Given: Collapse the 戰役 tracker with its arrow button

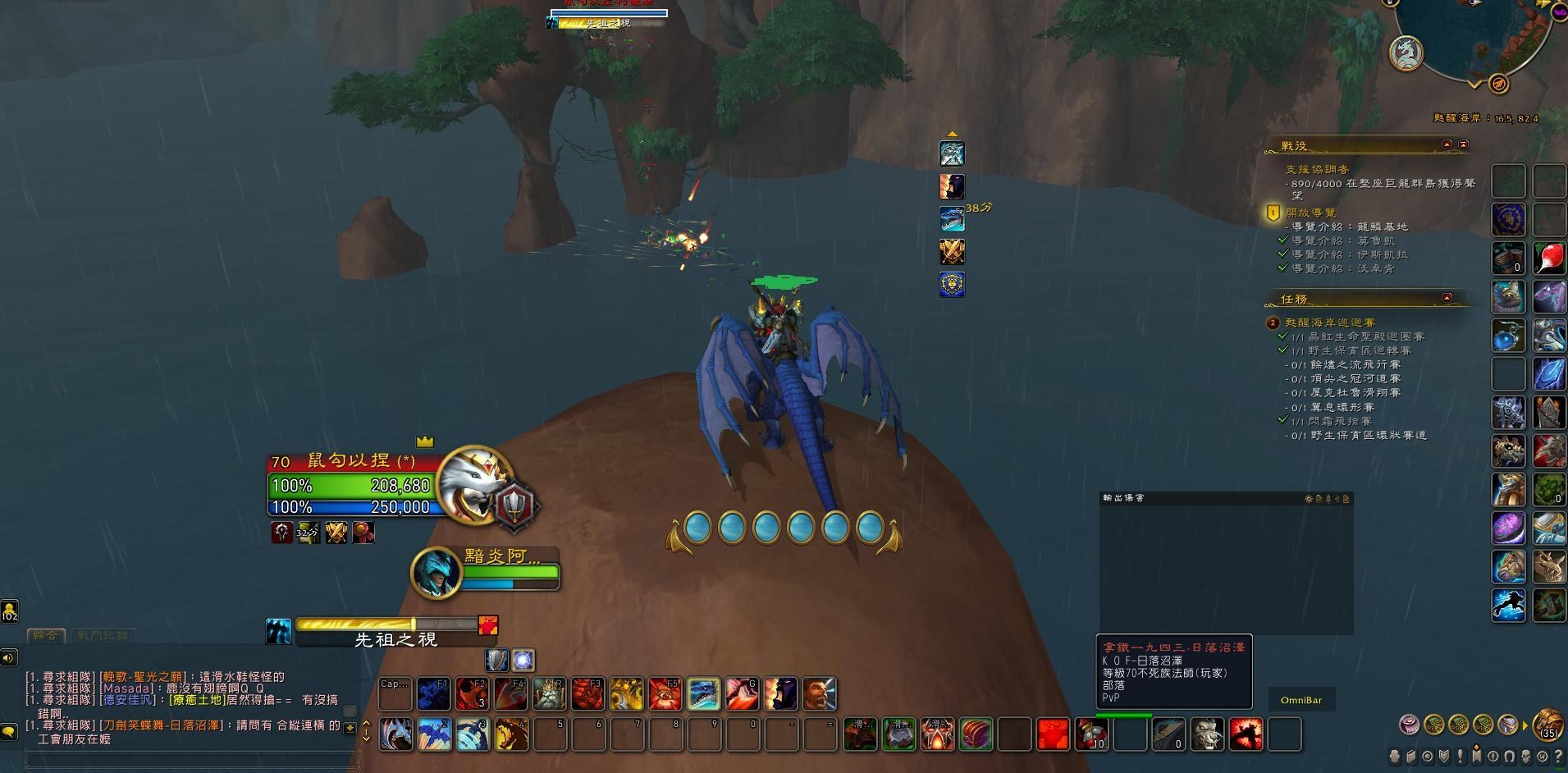Looking at the screenshot, I should tap(1449, 144).
